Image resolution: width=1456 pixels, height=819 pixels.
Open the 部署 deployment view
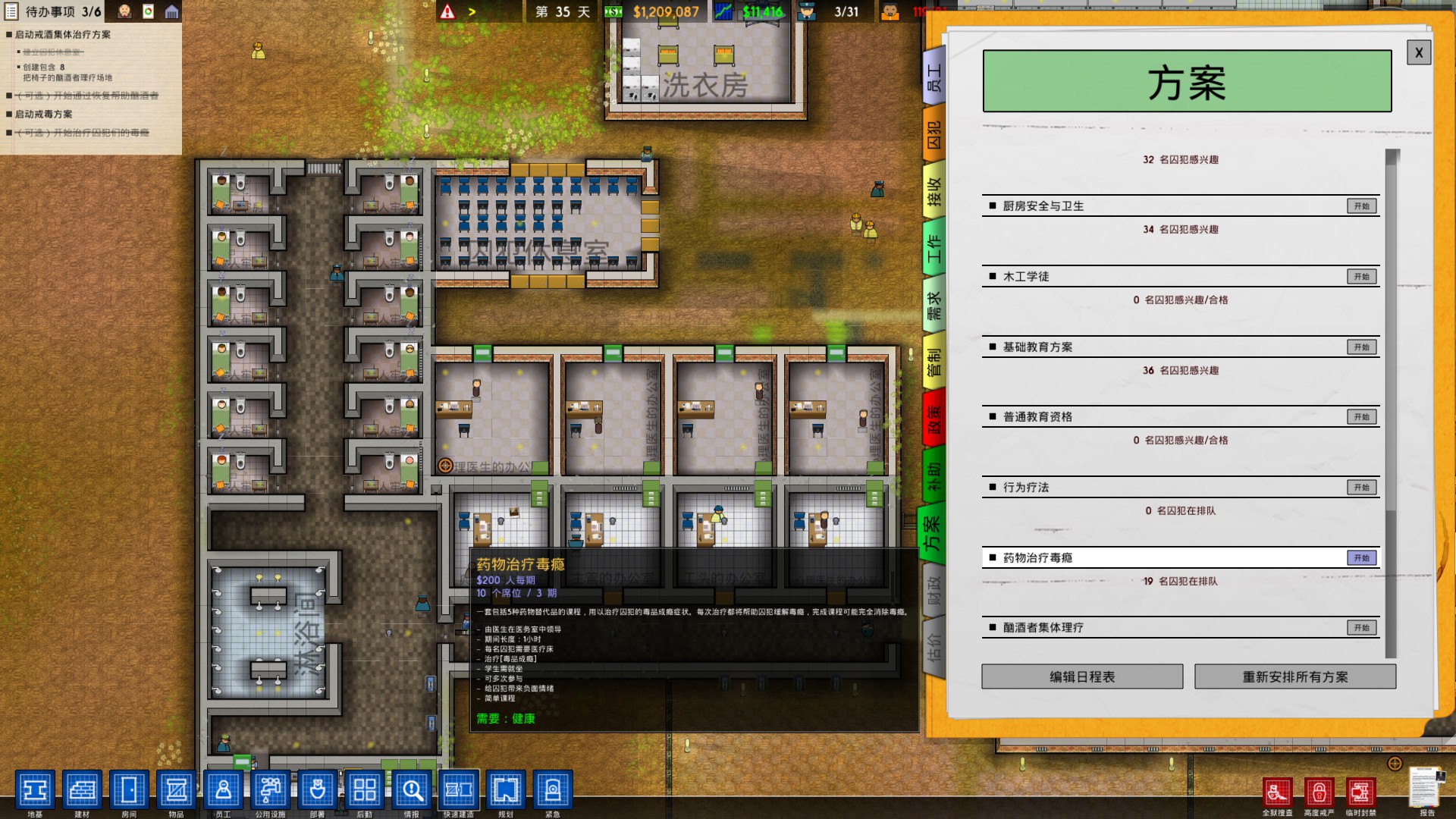pos(318,790)
